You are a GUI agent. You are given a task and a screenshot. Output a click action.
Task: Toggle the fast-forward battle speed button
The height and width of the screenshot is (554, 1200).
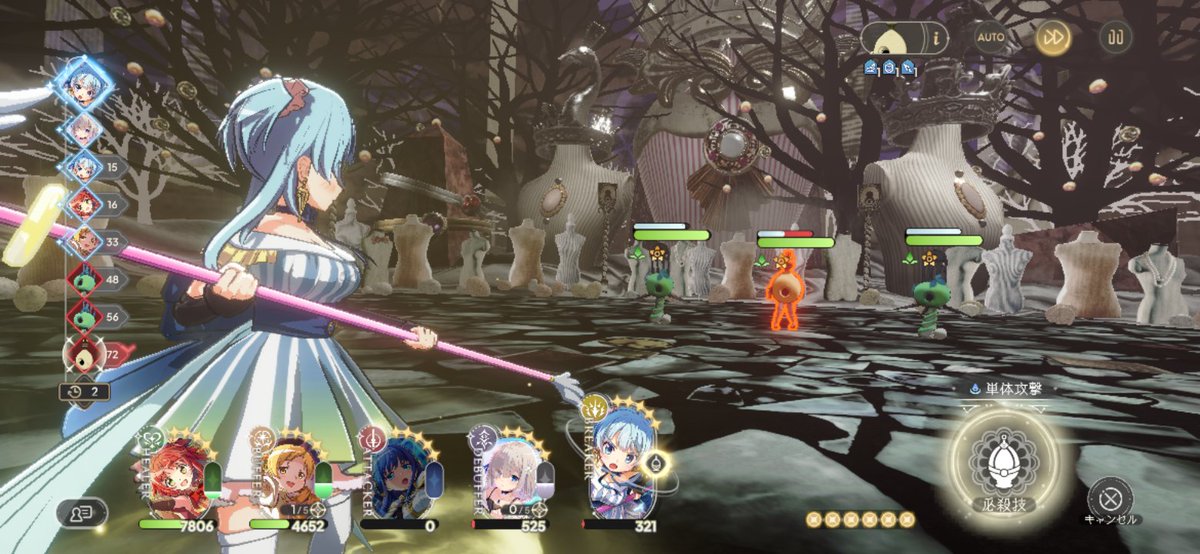1053,38
